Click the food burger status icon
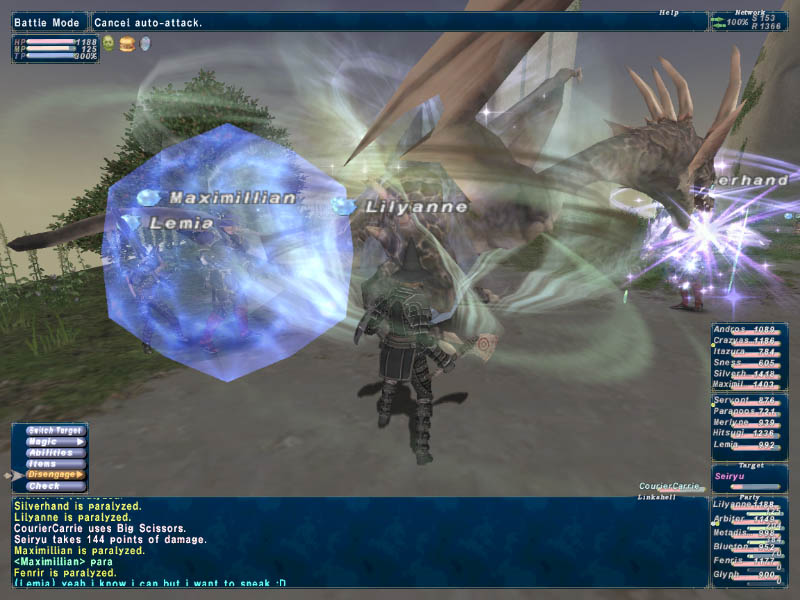800x600 pixels. (x=126, y=44)
